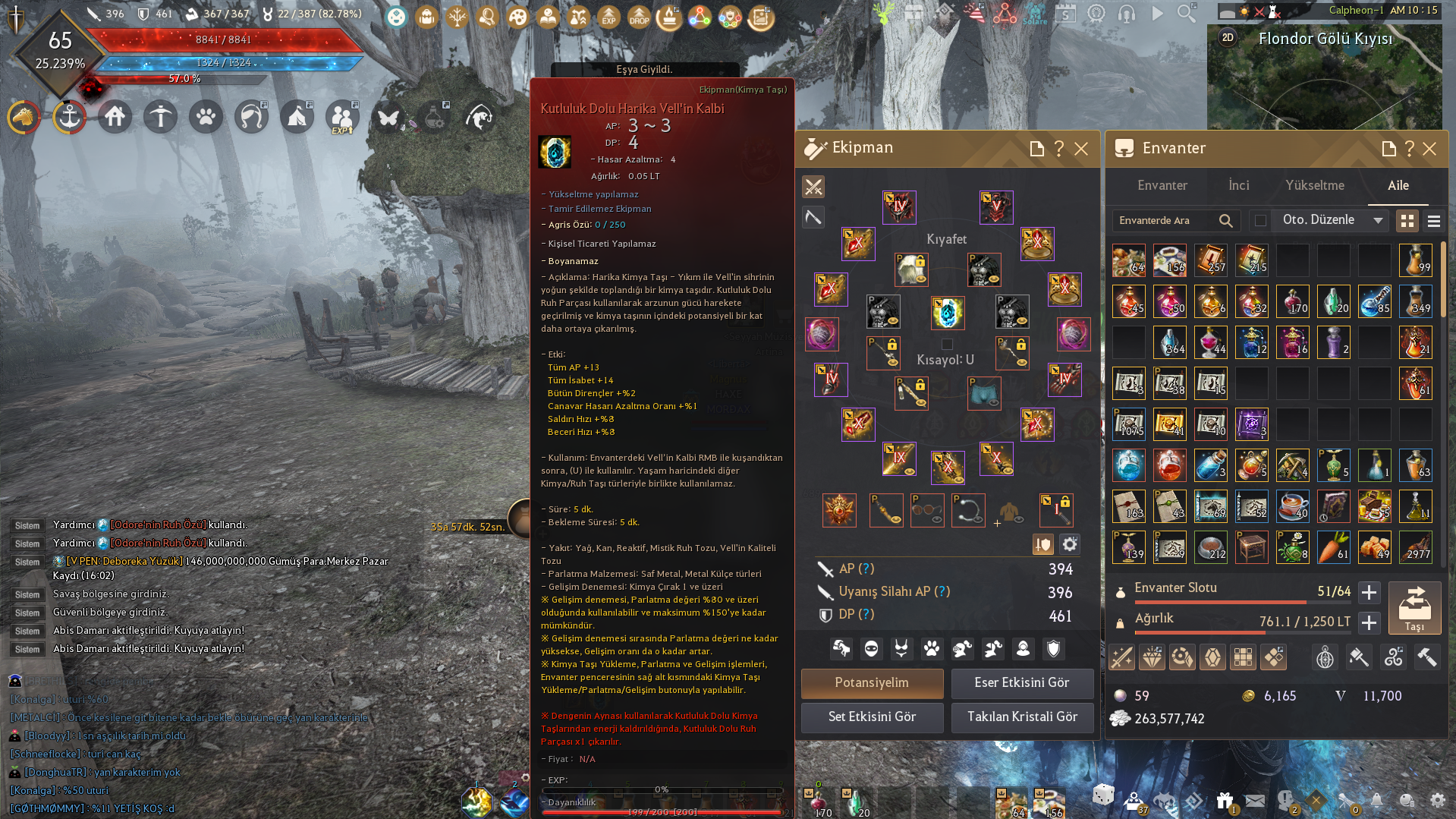Toggle the Oto. Düzenle checkbox
Screen dimensions: 1456x819
(1260, 221)
